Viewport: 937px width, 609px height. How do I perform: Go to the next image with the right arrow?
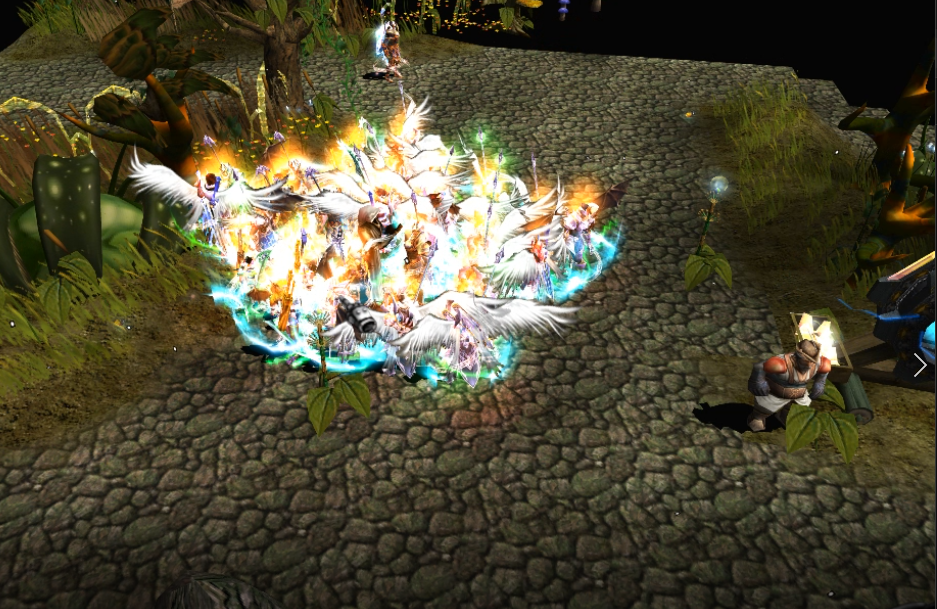click(x=920, y=365)
